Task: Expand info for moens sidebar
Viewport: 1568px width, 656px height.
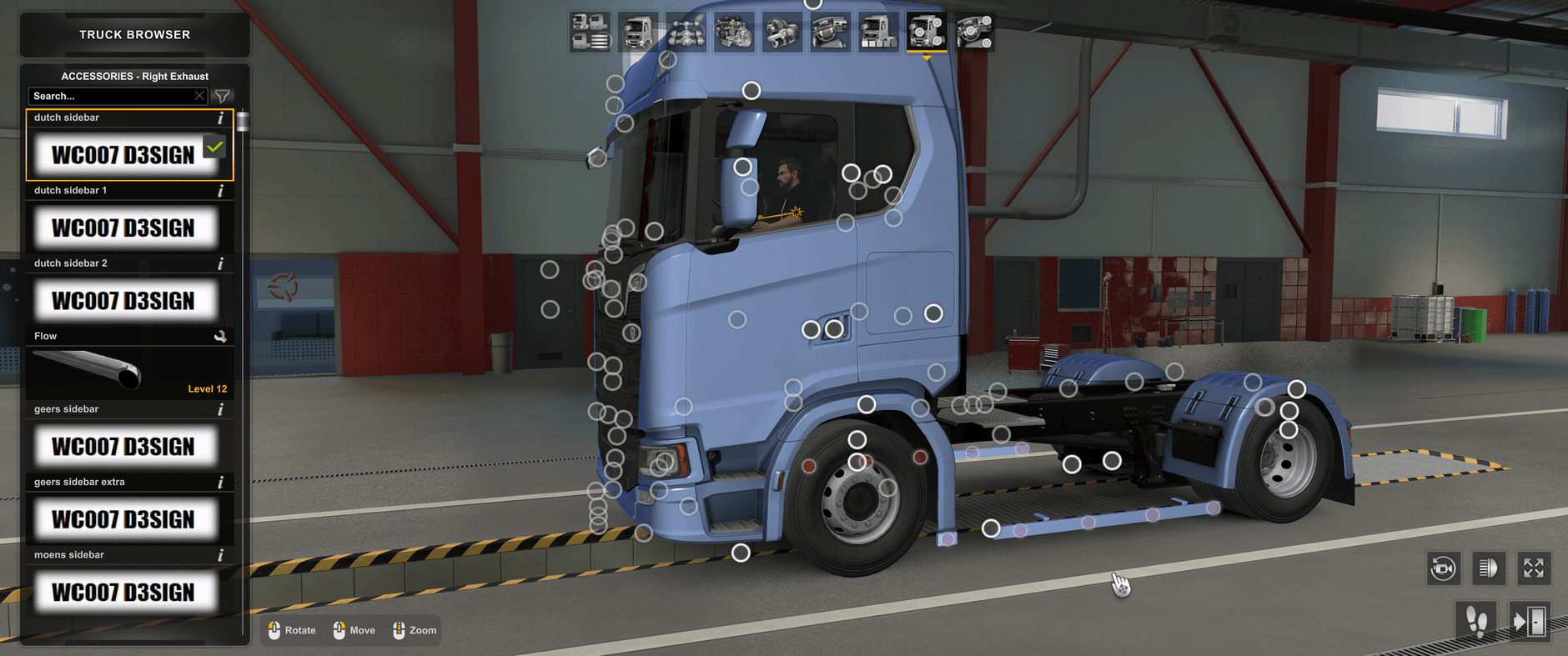Action: 220,554
